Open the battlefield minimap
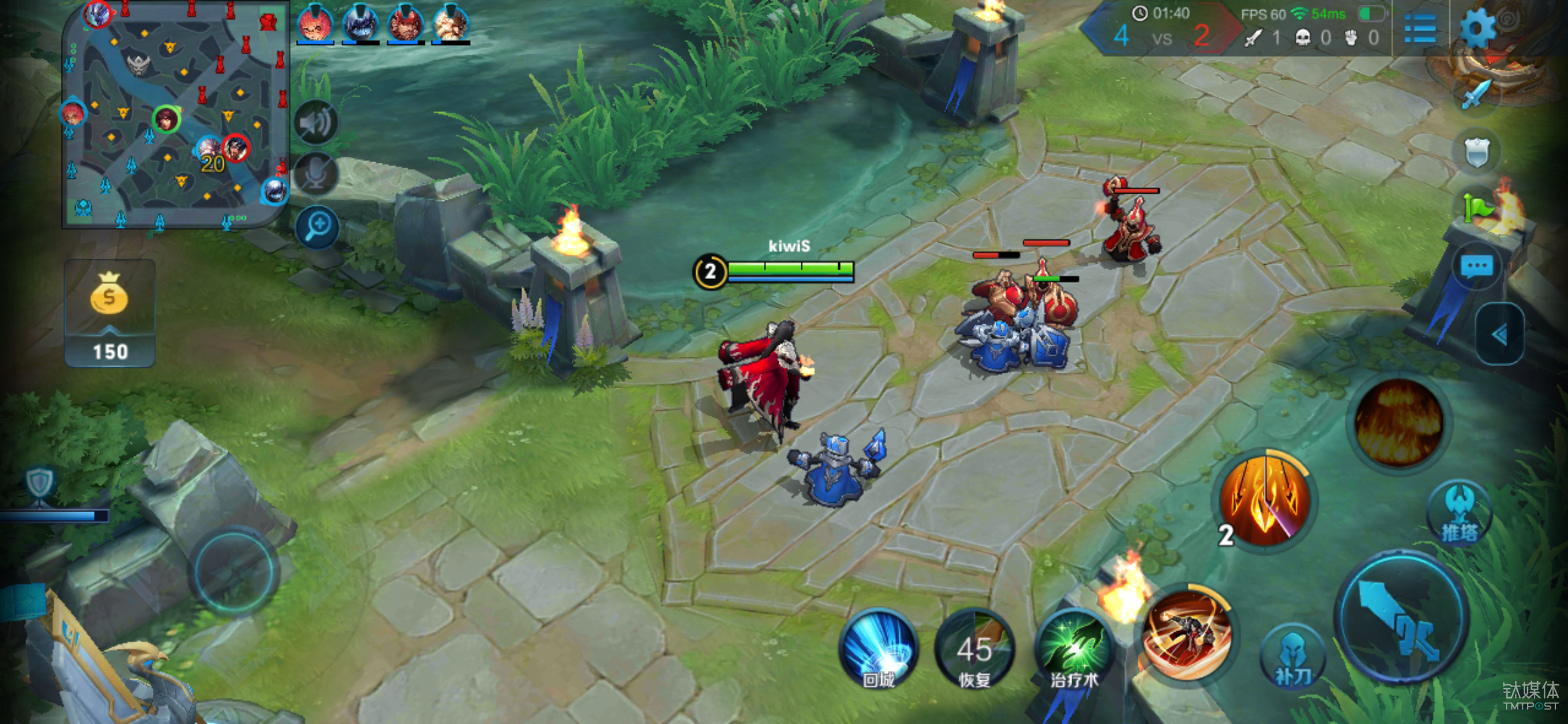 (x=176, y=115)
